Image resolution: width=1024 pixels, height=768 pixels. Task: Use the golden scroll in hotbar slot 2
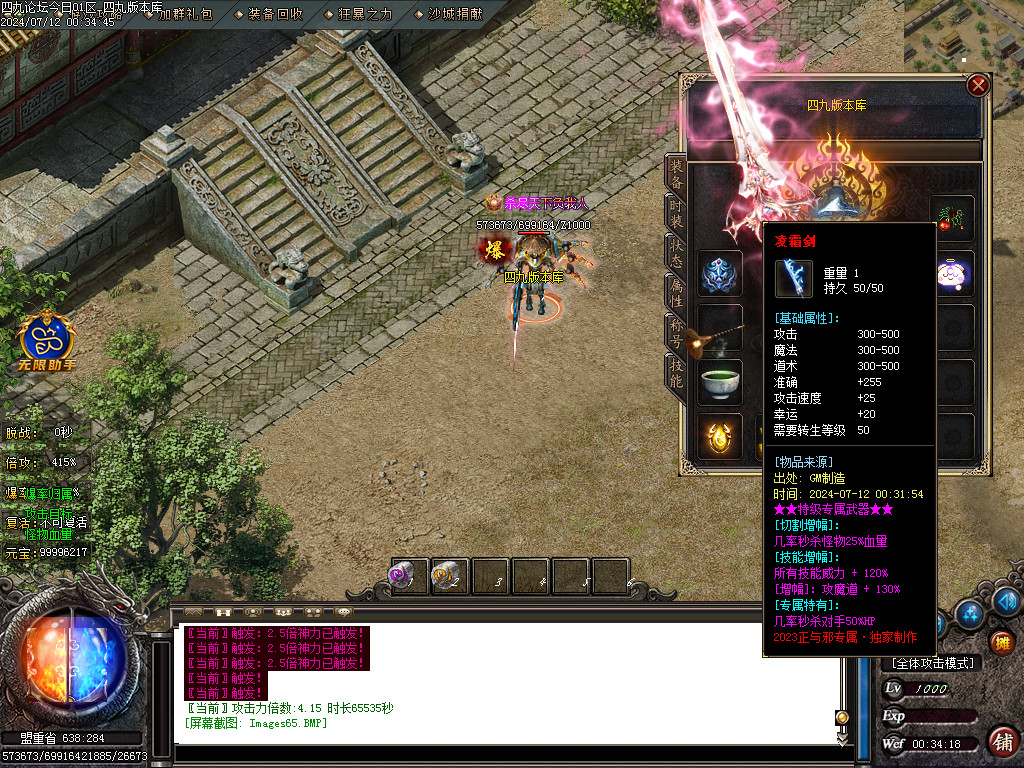[x=449, y=576]
